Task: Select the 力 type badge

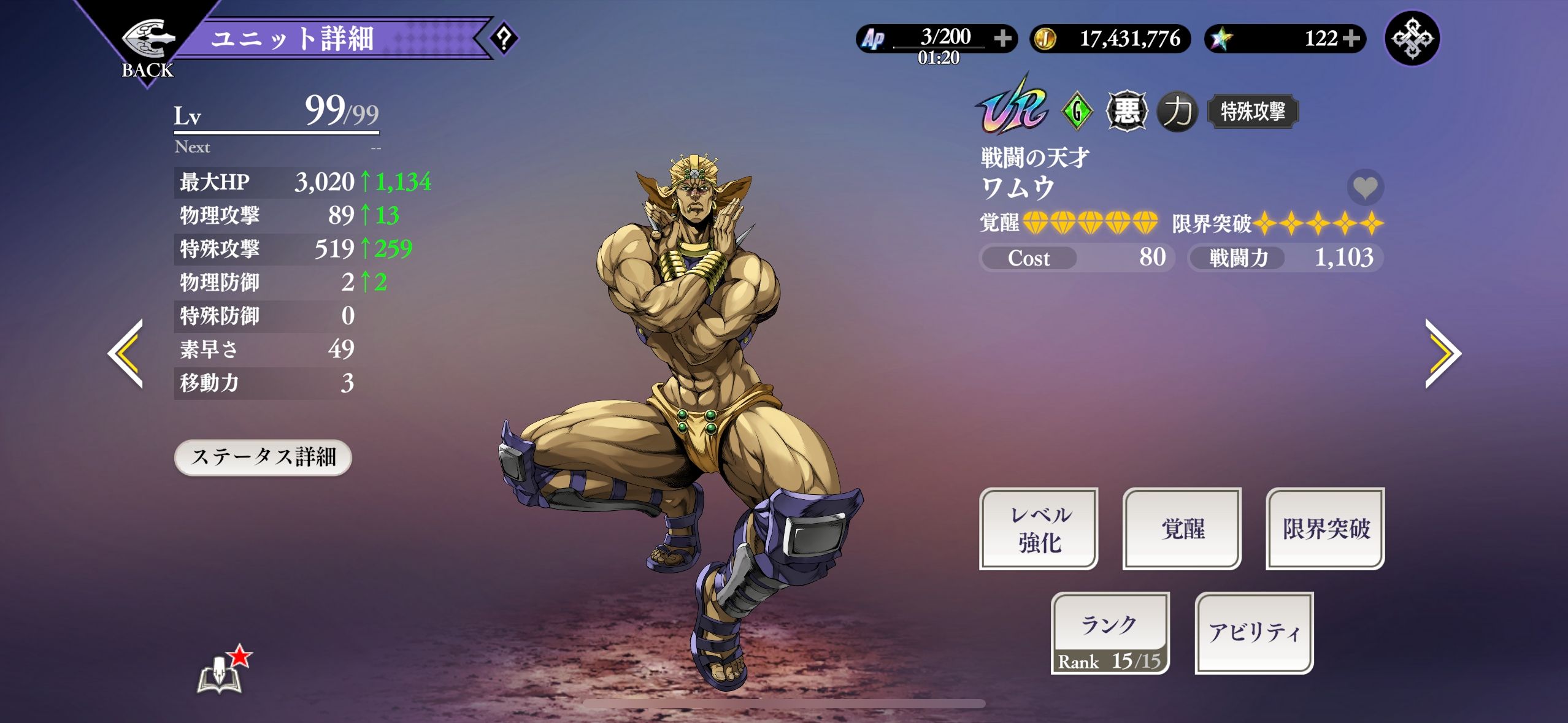Action: click(x=1177, y=112)
